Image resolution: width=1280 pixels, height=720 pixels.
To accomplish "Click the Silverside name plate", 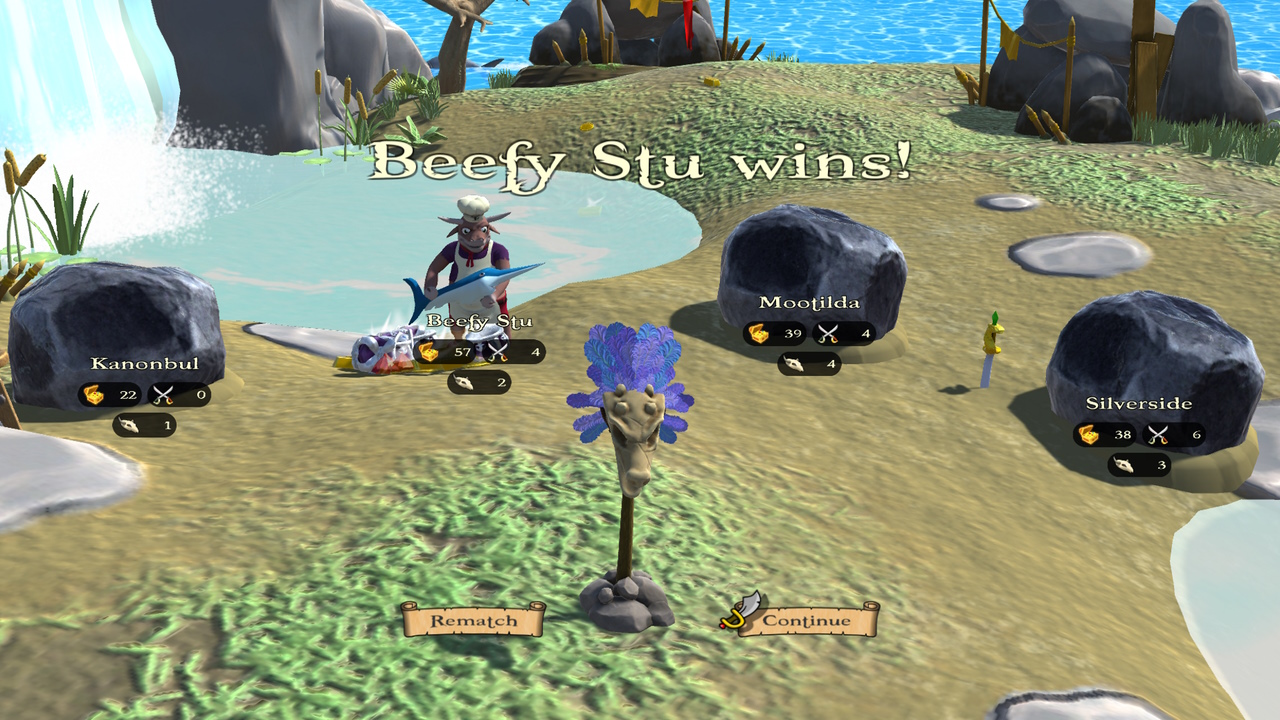I will [x=1137, y=405].
